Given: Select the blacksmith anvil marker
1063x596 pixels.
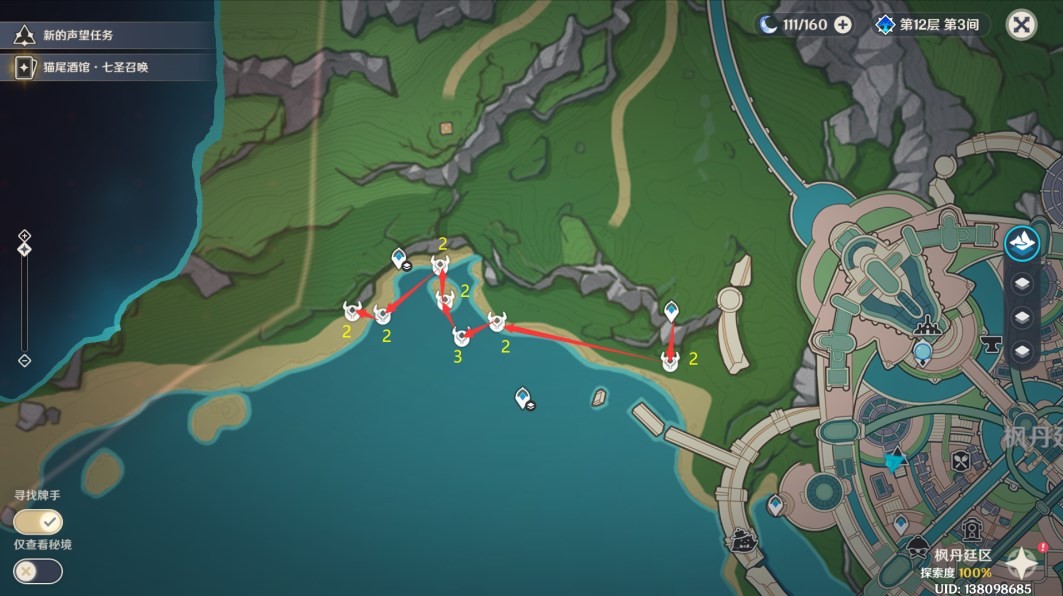Looking at the screenshot, I should 991,346.
